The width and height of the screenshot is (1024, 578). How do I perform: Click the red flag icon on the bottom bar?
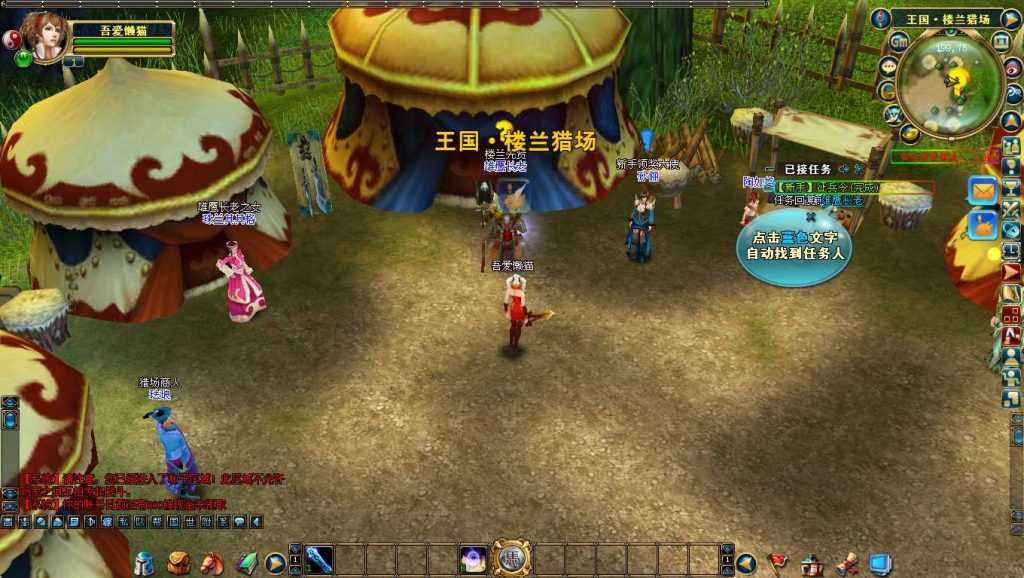click(x=777, y=563)
